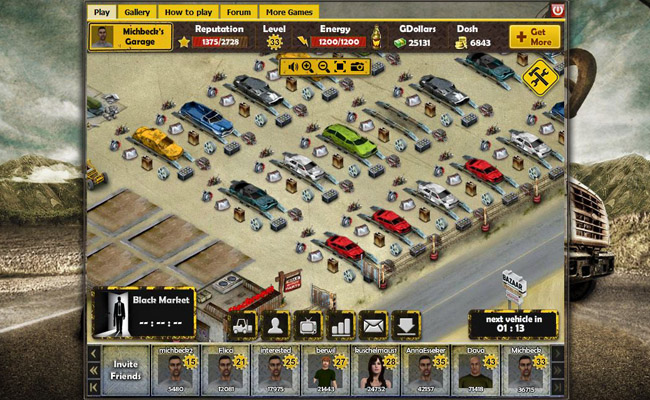Viewport: 650px width, 400px height.
Task: Zoom out with the magnifier minus
Action: click(324, 67)
